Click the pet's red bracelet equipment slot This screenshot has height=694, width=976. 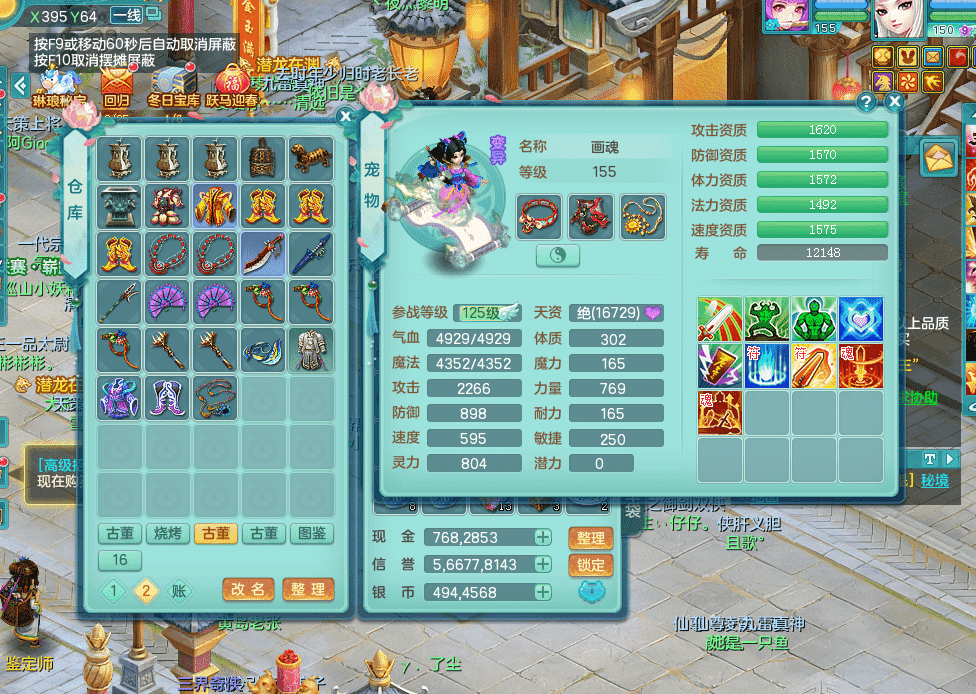click(538, 214)
